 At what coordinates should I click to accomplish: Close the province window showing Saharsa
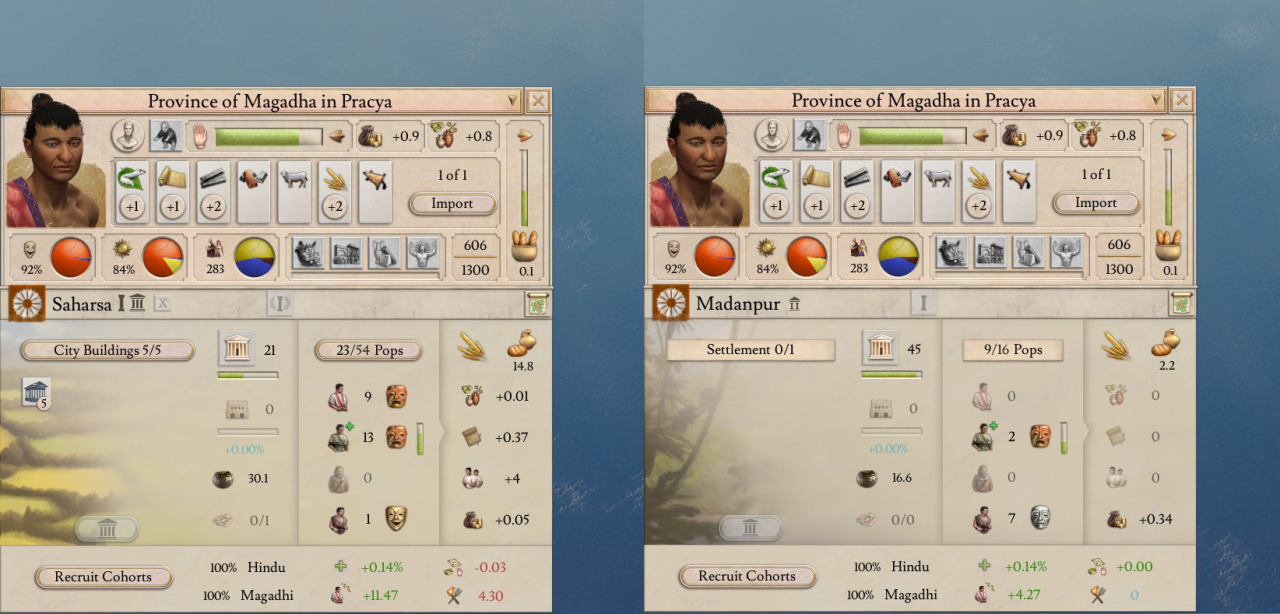[x=538, y=101]
